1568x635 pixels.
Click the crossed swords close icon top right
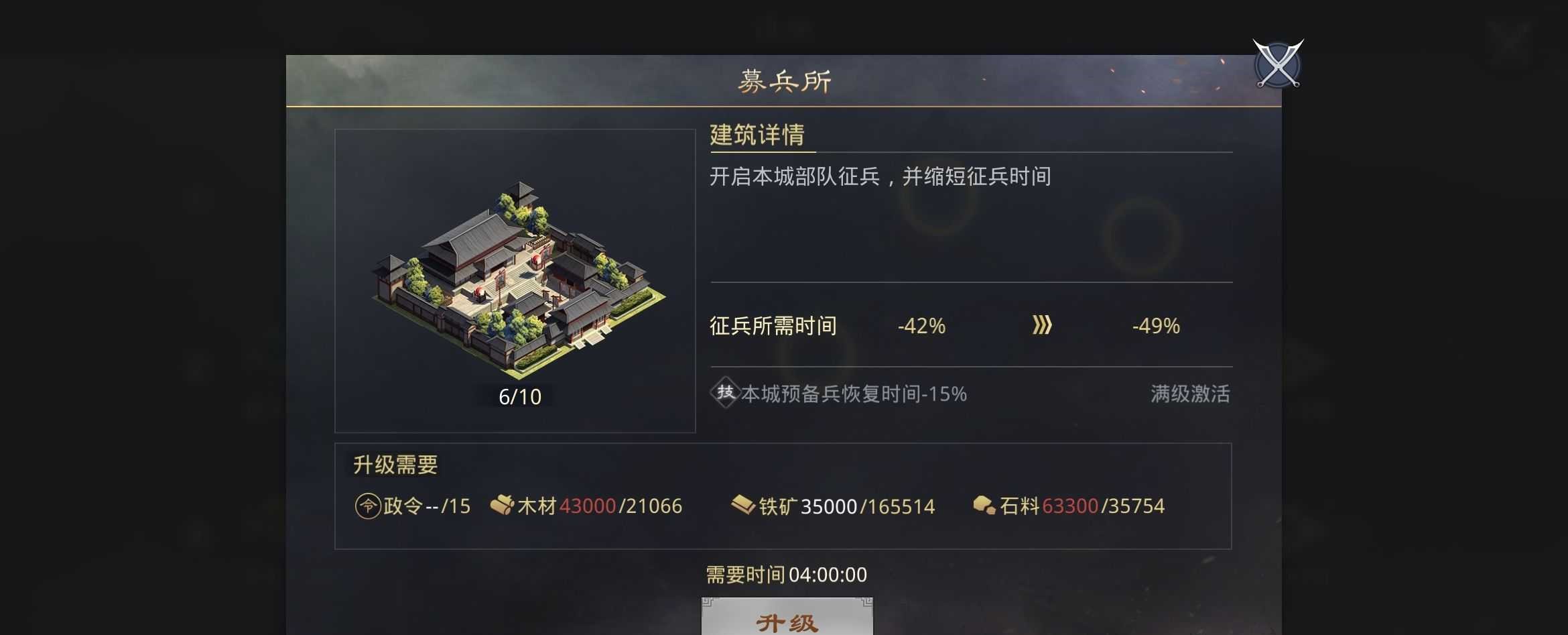(x=1277, y=65)
